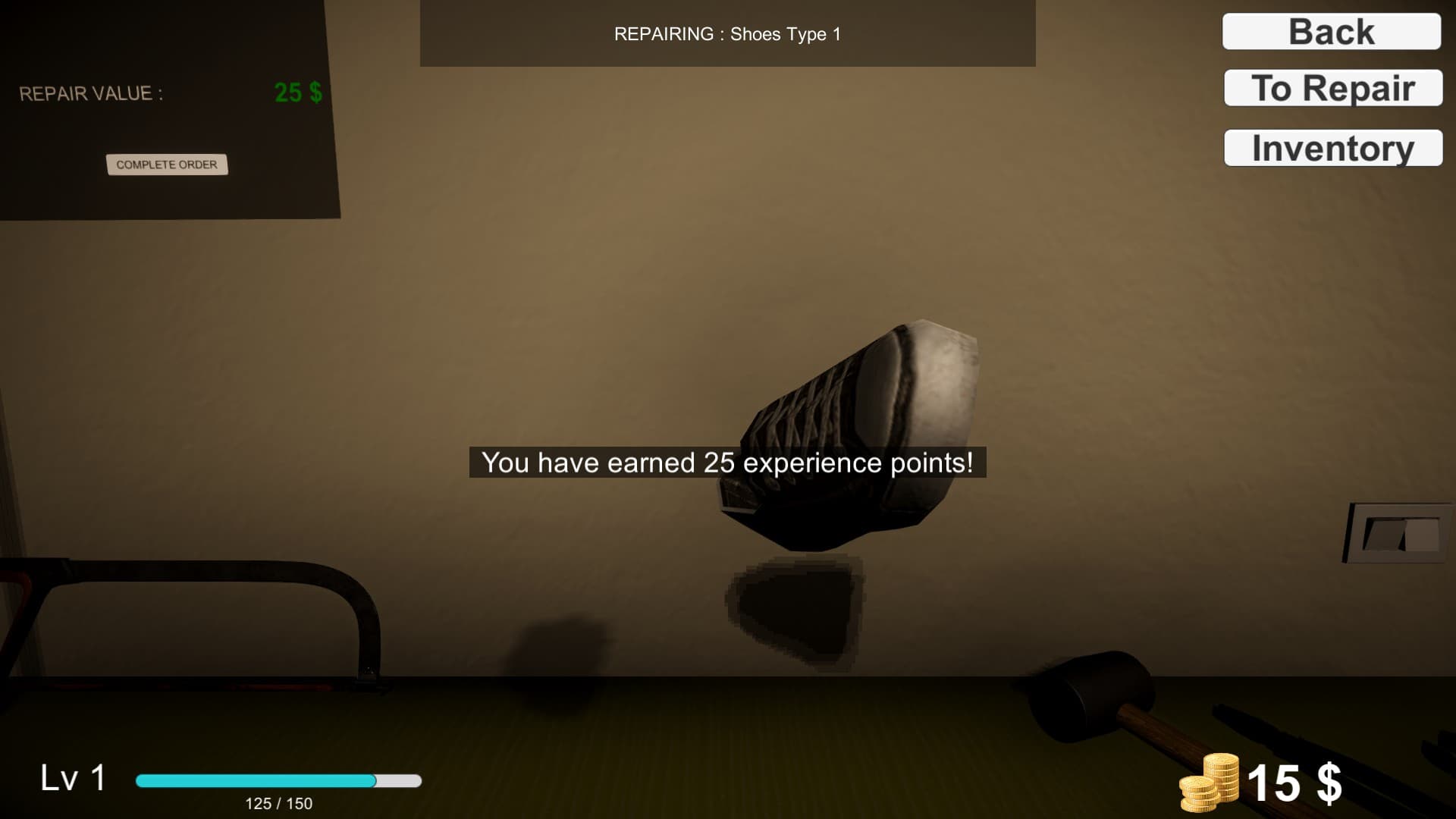Expand the REPAIRING : Shoes Type 1 banner
This screenshot has width=1456, height=819.
coord(728,33)
